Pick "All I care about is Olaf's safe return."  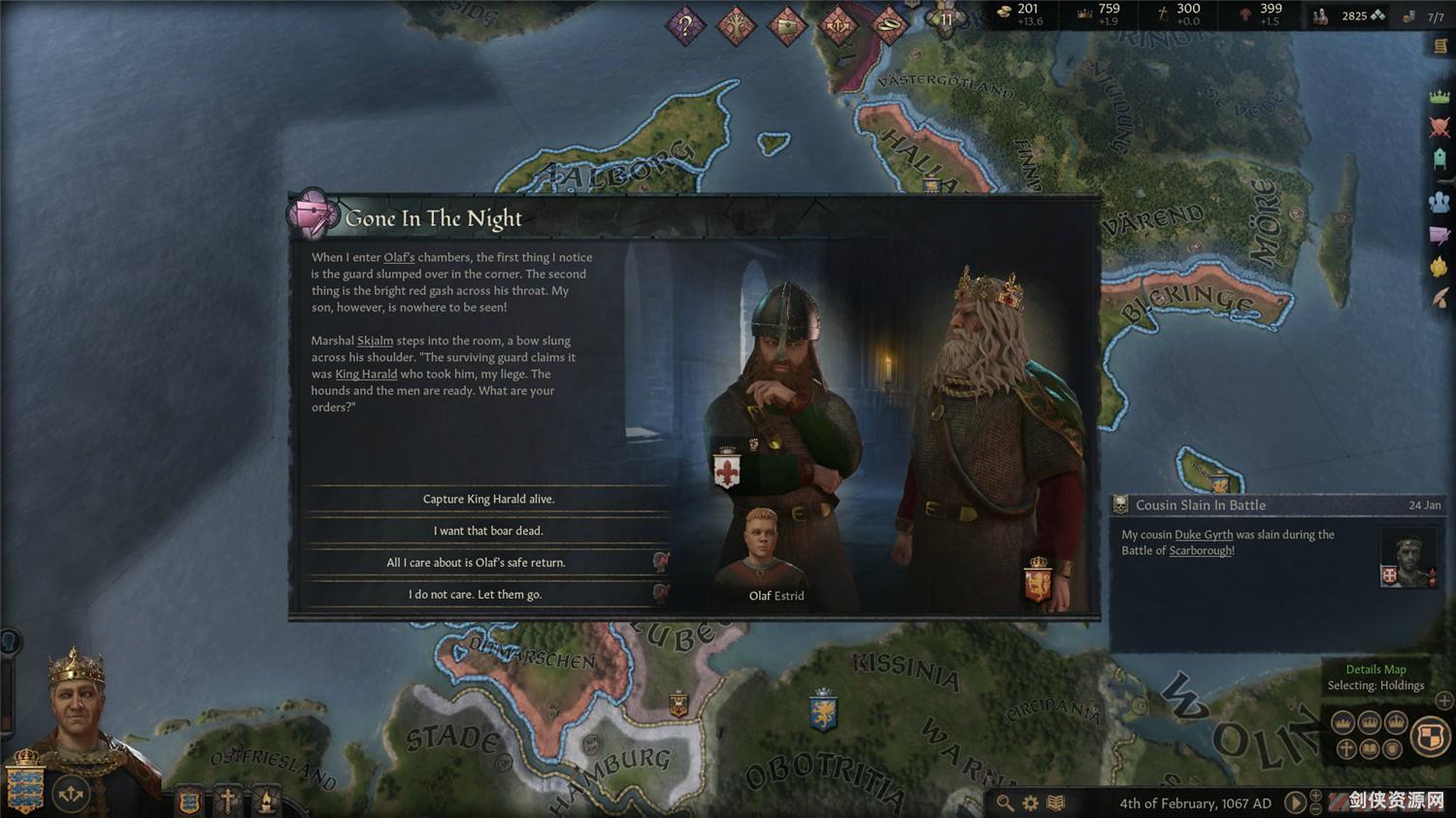coord(476,563)
